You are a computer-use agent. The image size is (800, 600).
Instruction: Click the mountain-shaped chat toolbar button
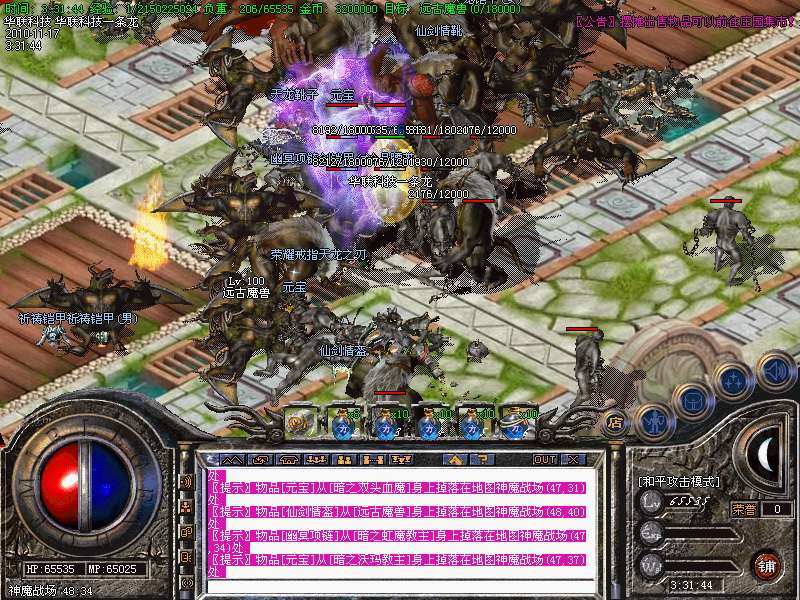point(230,459)
